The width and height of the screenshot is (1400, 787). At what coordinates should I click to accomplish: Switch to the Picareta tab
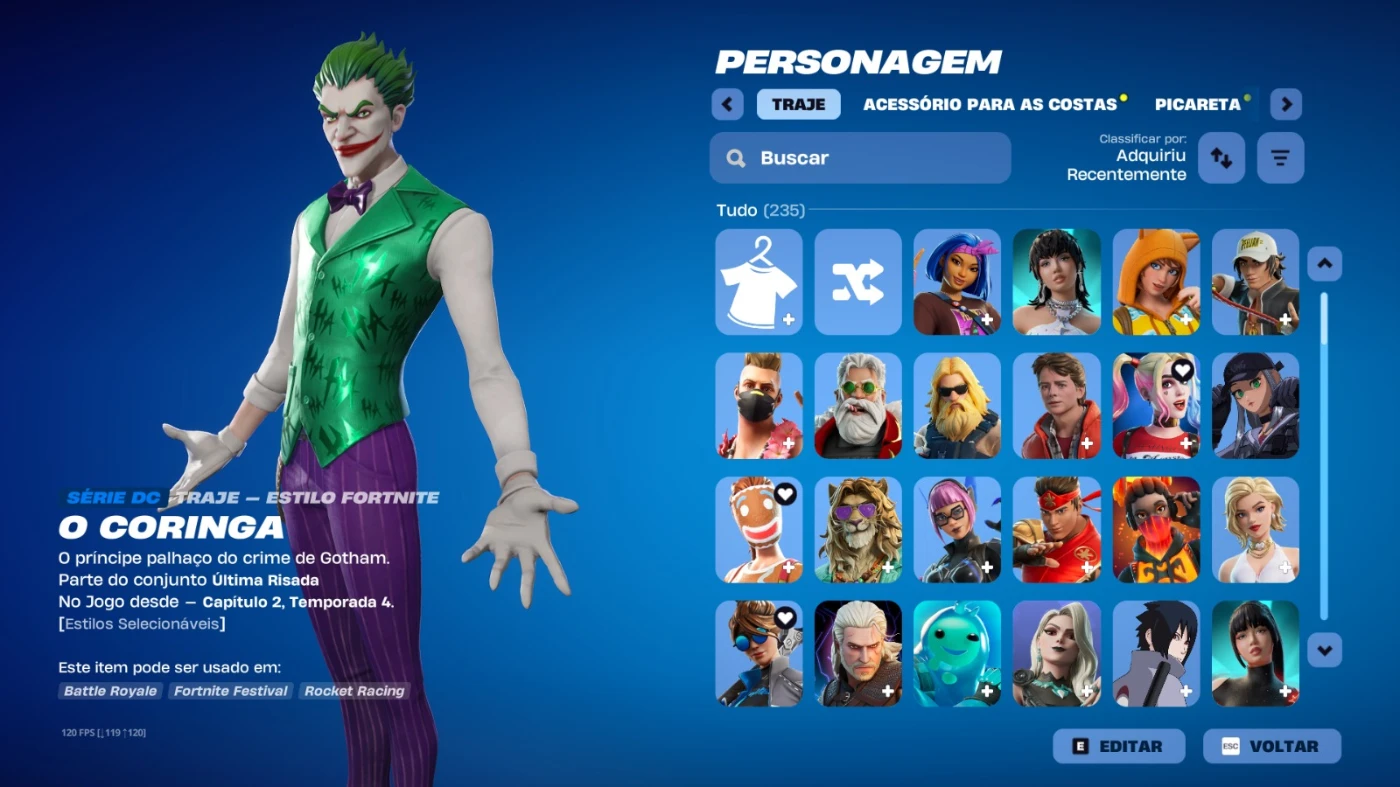tap(1197, 104)
